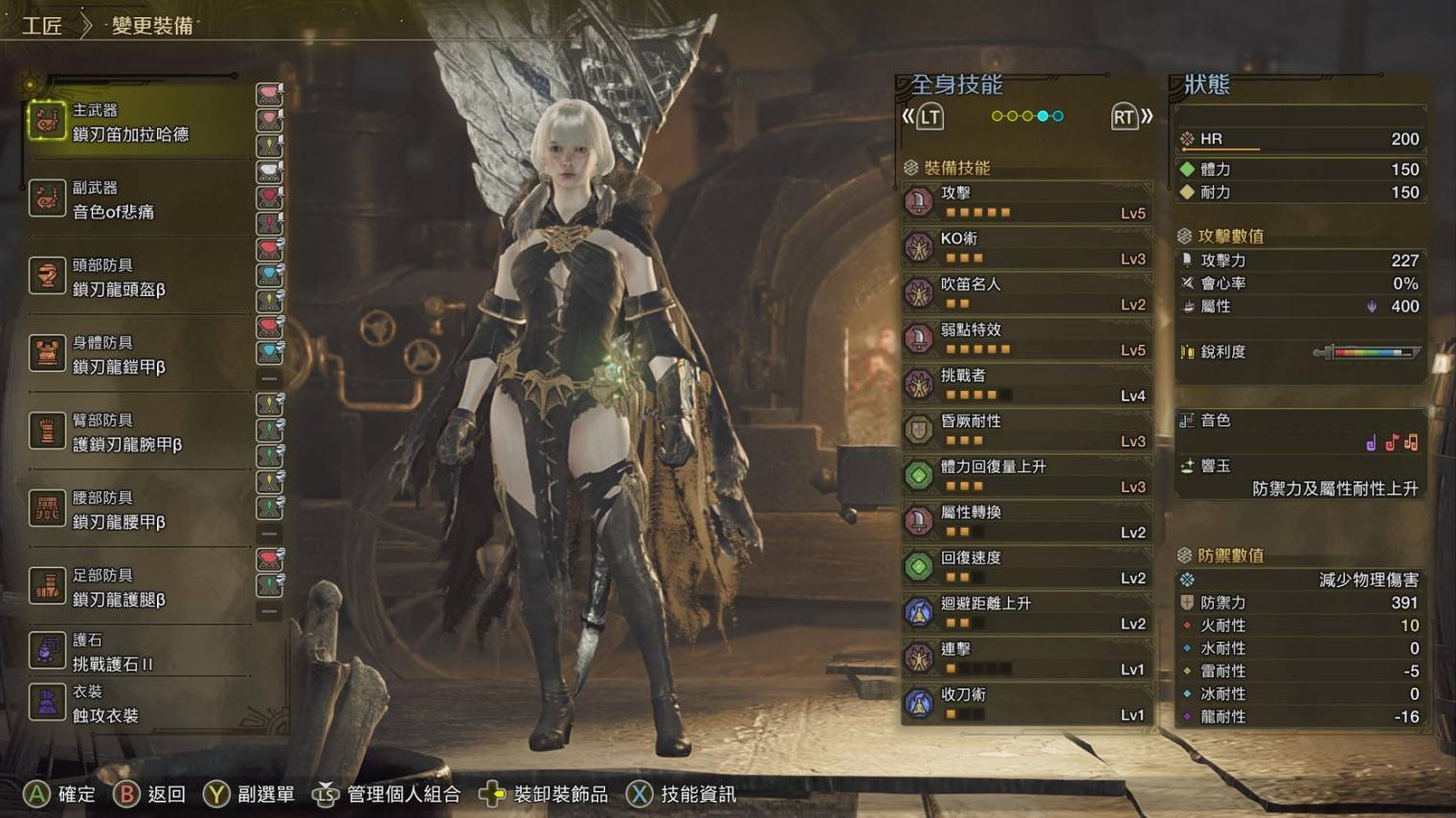This screenshot has height=818, width=1456.
Task: Switch to the highlighted skill page dot
Action: point(1042,116)
